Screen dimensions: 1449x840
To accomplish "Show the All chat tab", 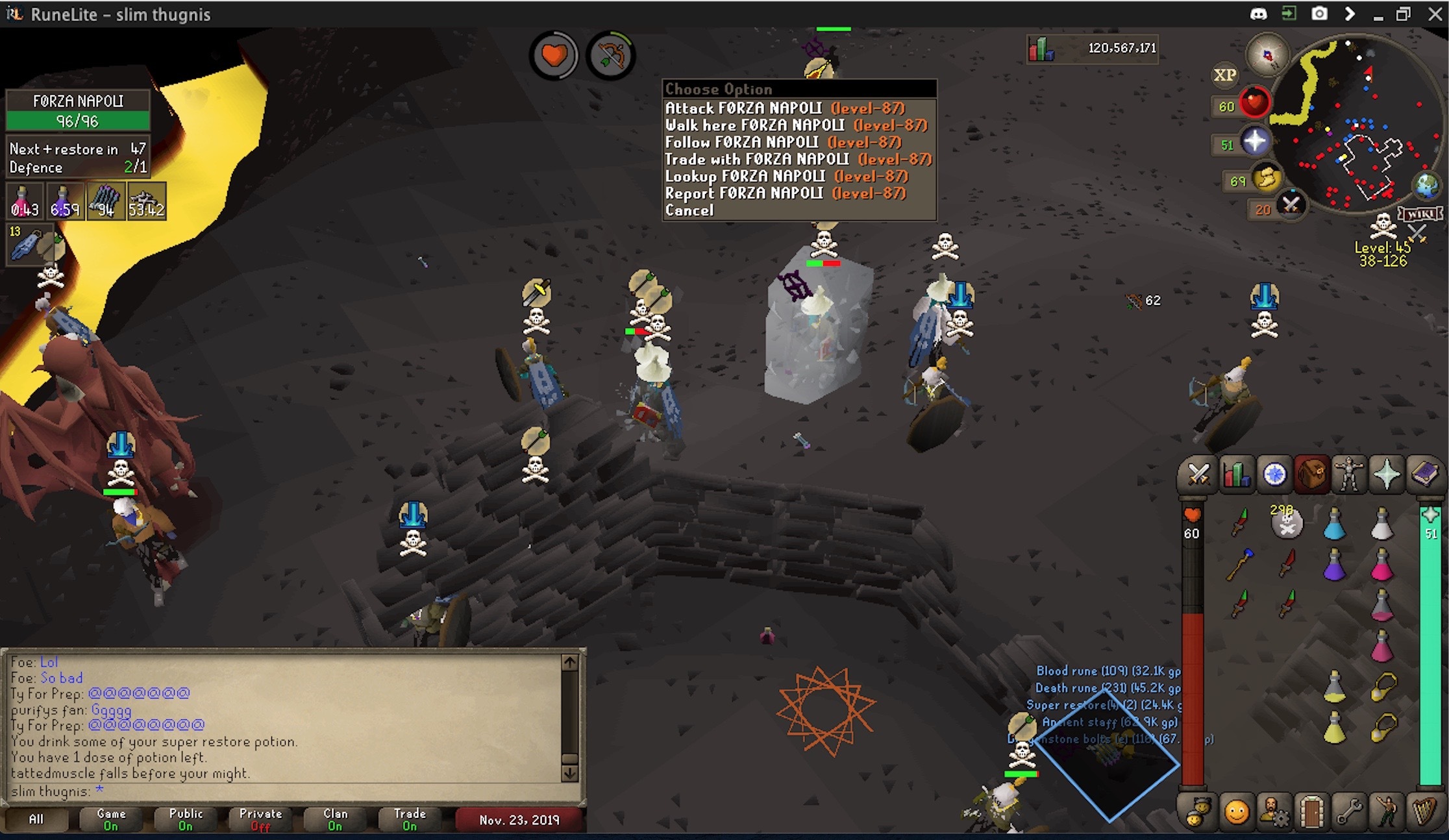I will point(36,819).
